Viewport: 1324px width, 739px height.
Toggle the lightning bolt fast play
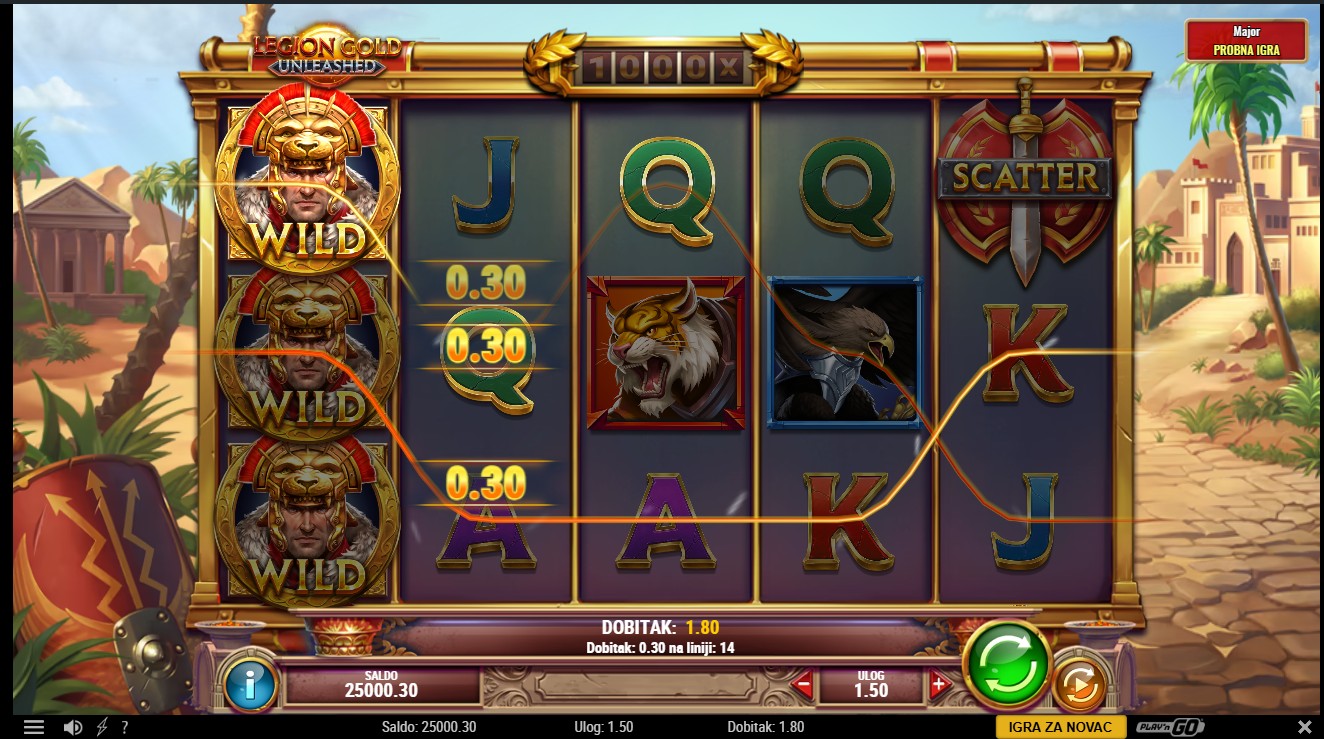[102, 727]
